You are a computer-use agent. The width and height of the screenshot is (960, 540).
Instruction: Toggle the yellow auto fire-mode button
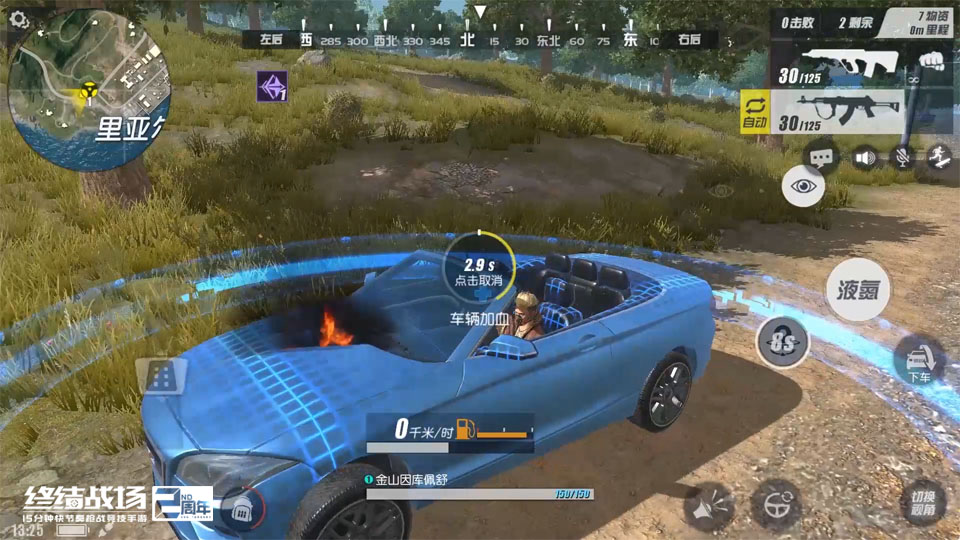(754, 112)
